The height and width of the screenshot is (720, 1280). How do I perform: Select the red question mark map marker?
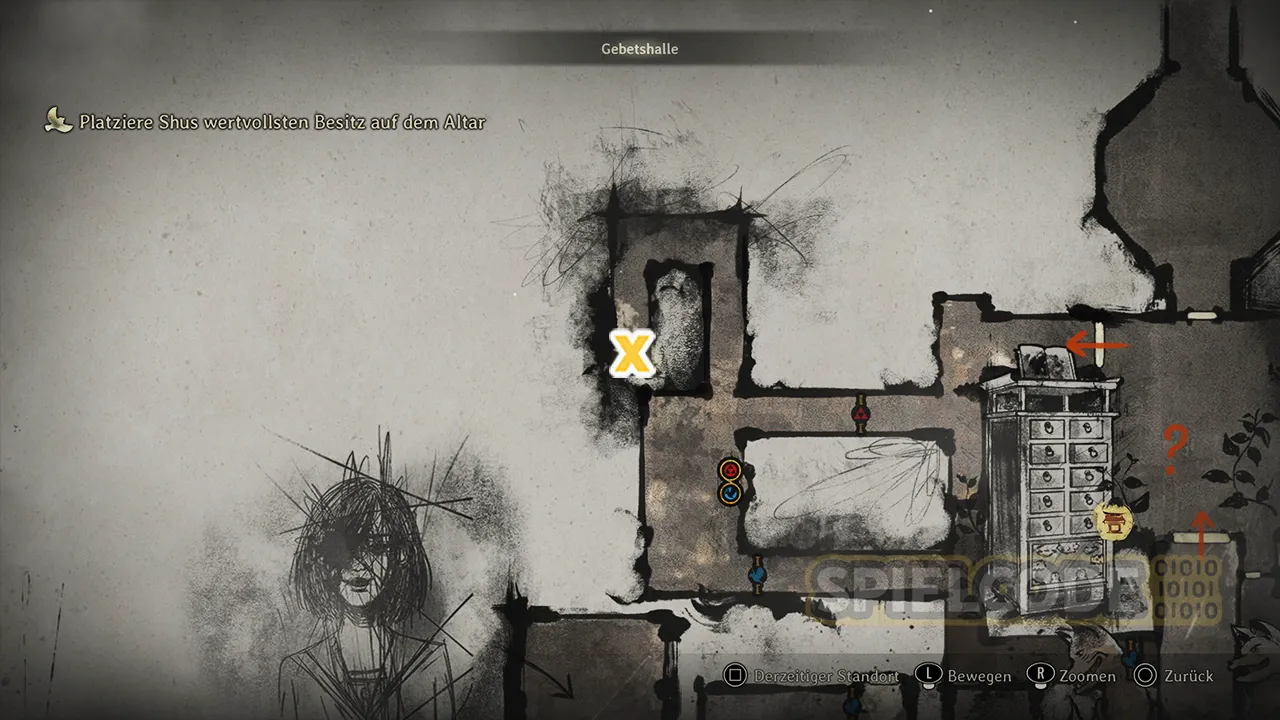click(x=1175, y=450)
